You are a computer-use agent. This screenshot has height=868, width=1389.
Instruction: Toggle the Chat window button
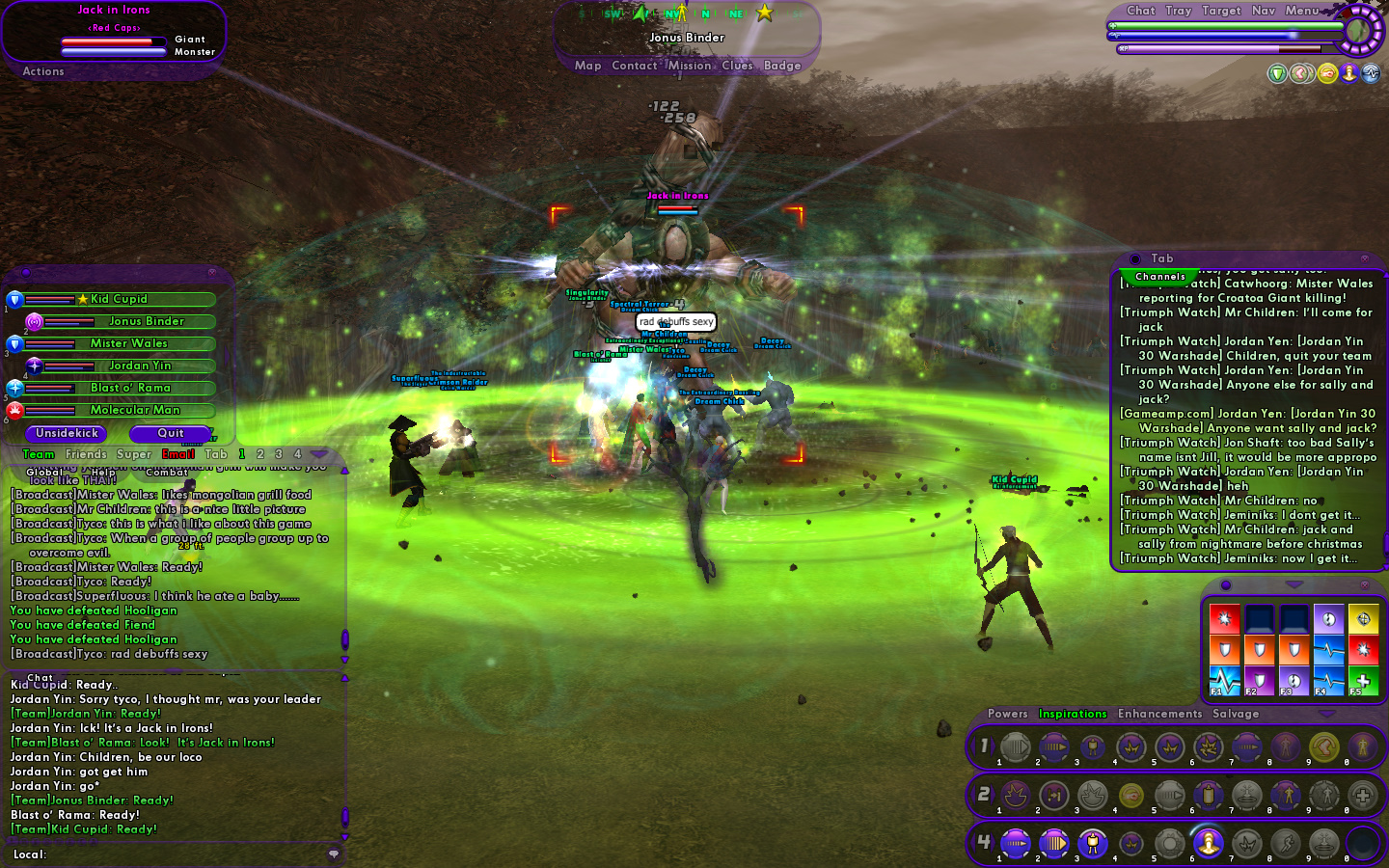[x=1140, y=11]
